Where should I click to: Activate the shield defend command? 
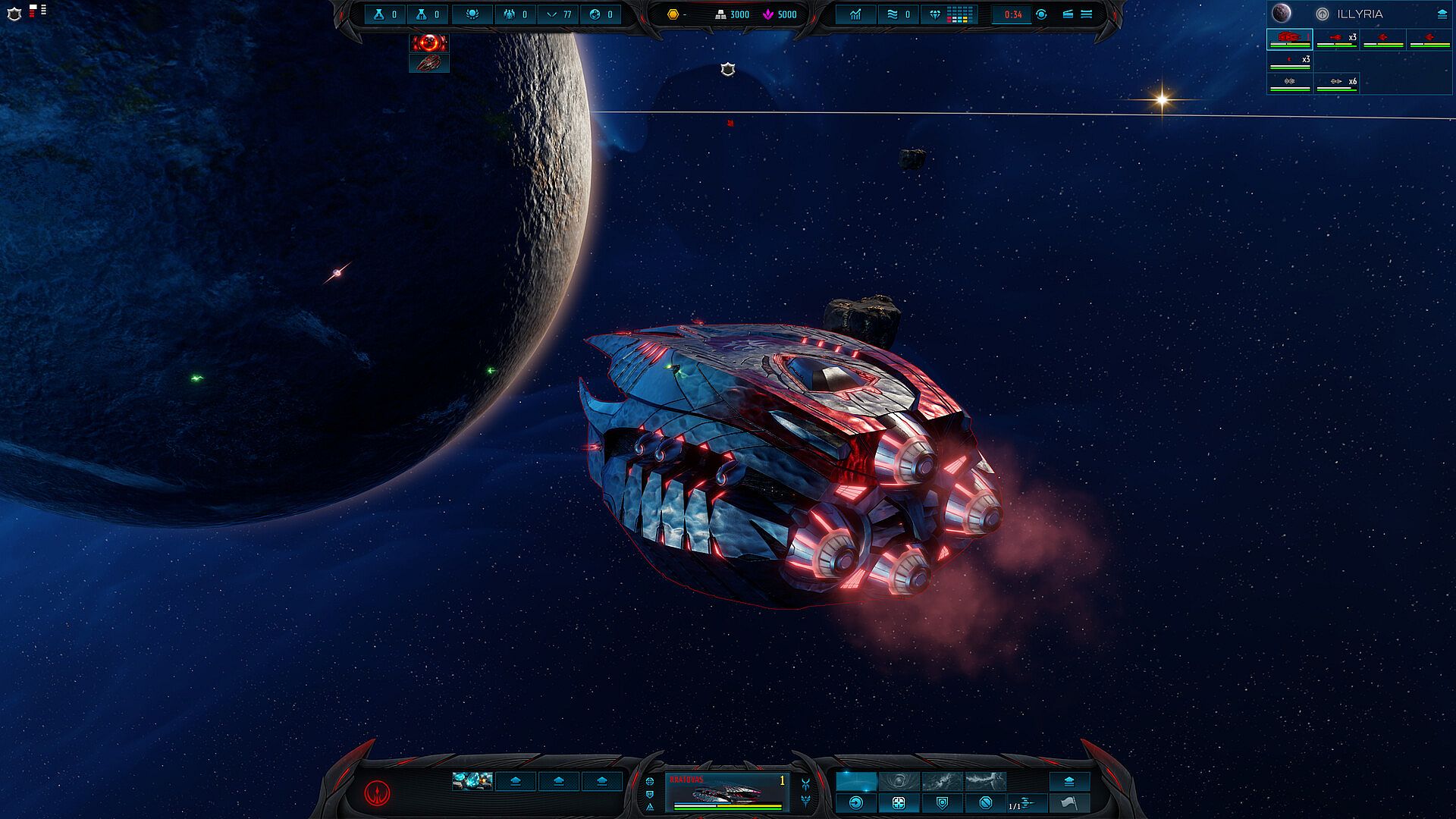coord(942,802)
